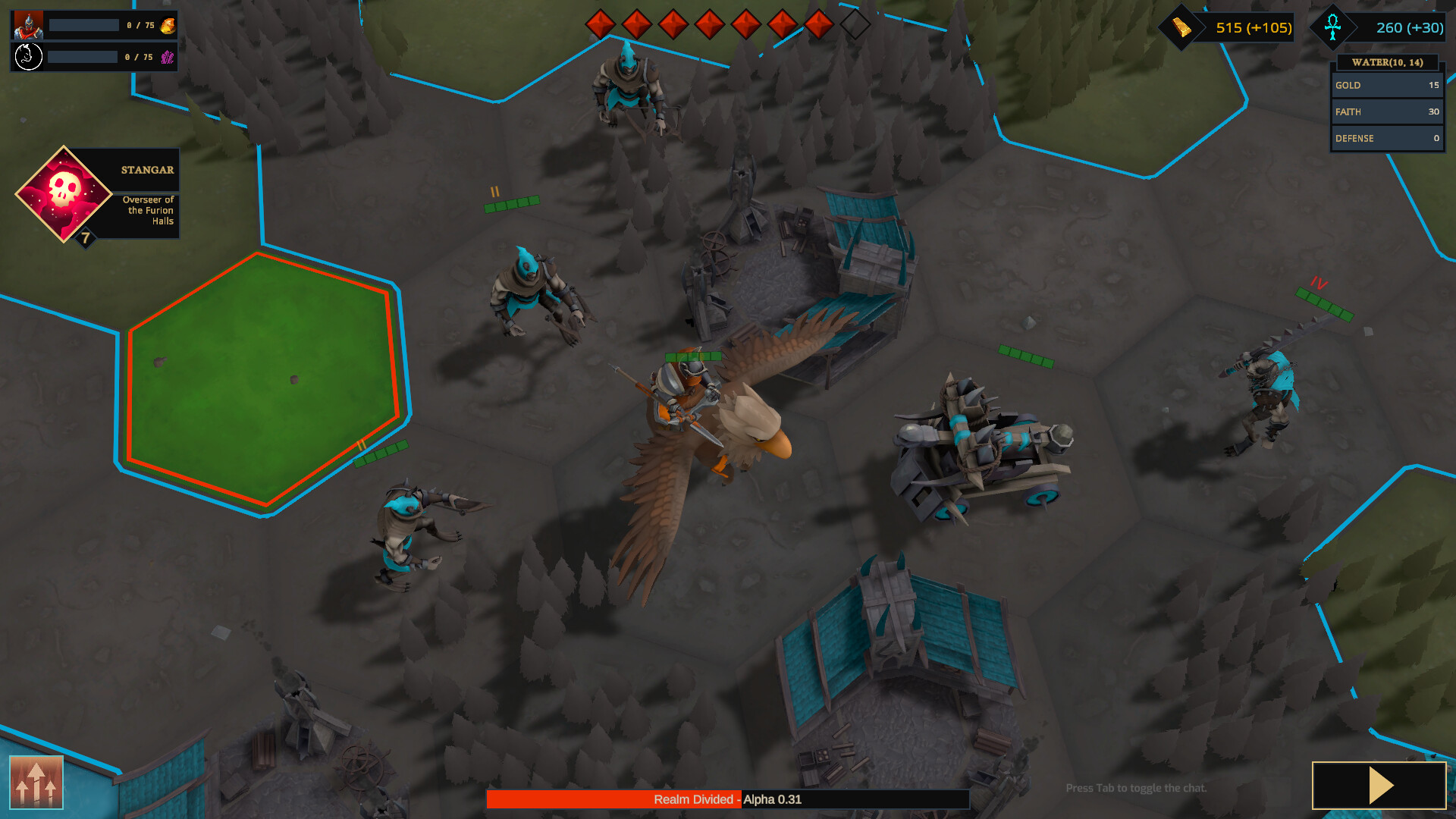1456x819 pixels.
Task: Click the ankh faith resource icon
Action: point(1333,27)
